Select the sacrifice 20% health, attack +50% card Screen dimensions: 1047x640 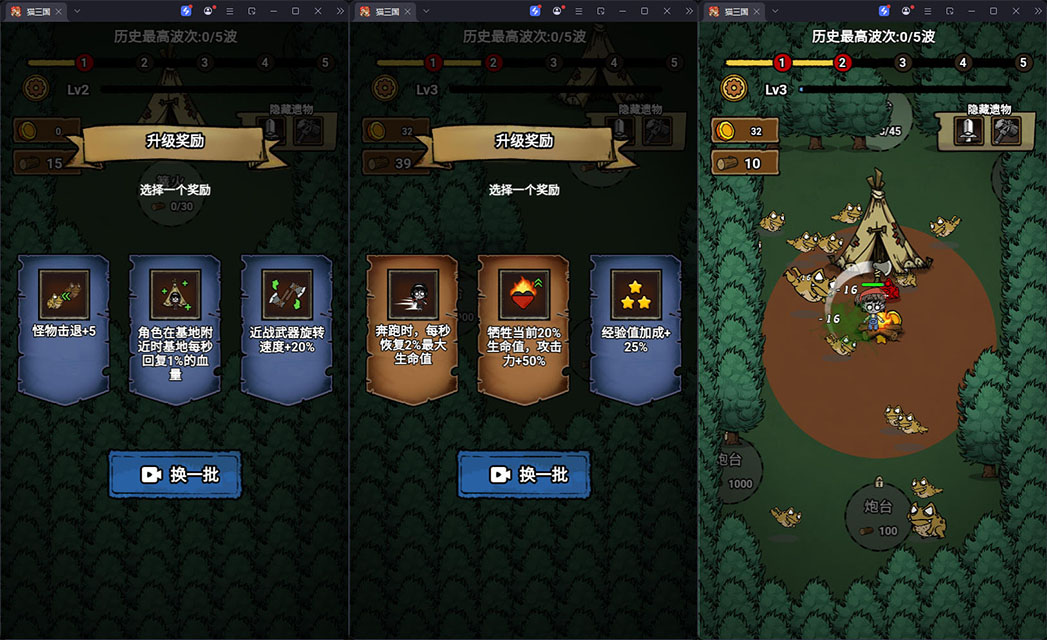(523, 328)
